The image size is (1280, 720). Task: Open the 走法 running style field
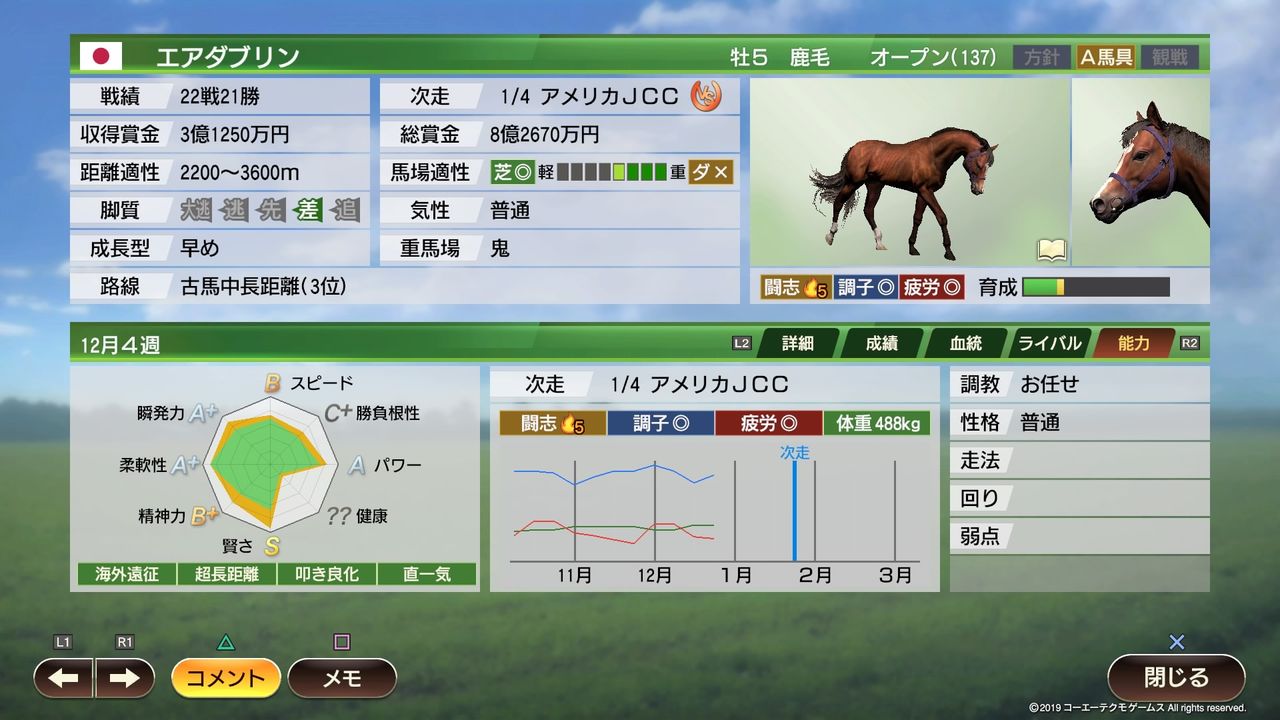coord(1078,460)
